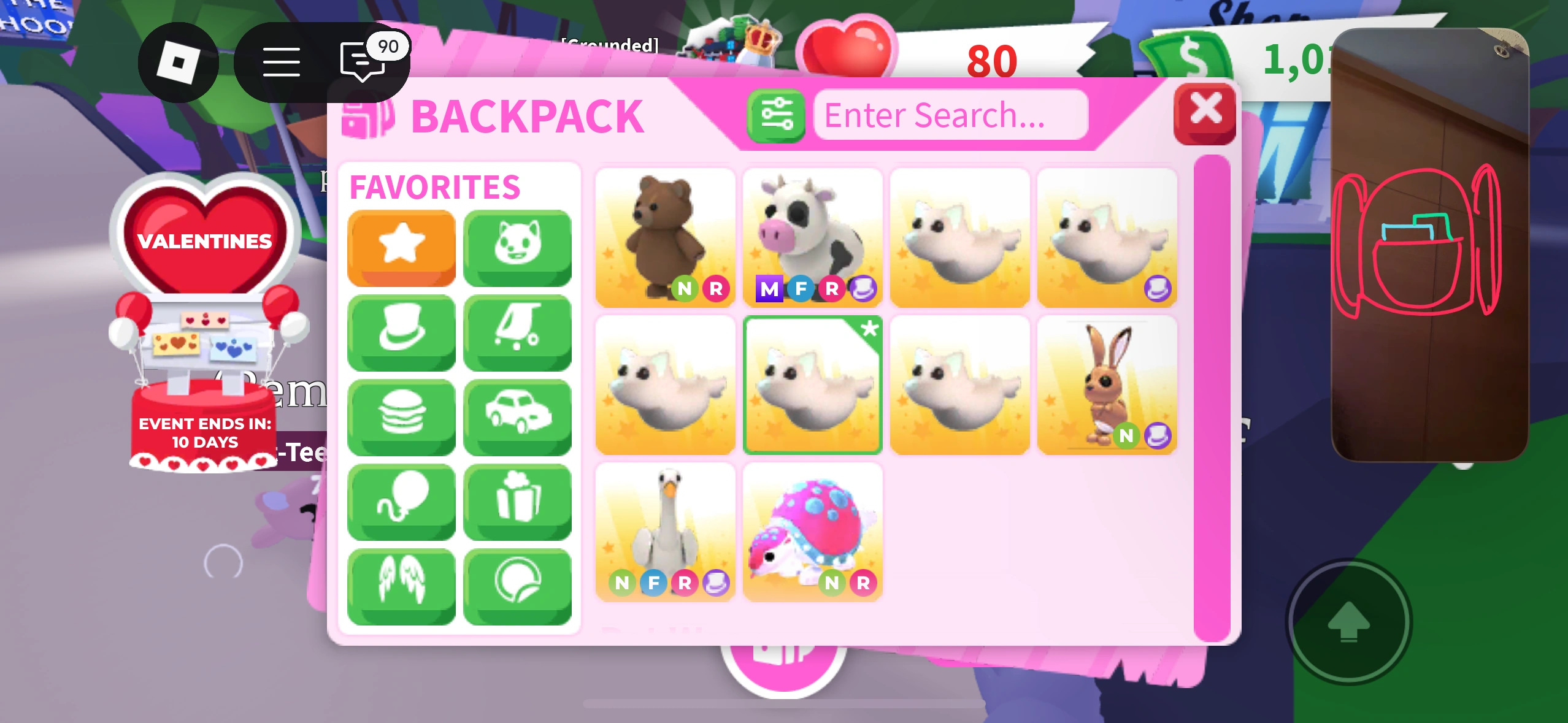Open the Vehicles category

[517, 417]
